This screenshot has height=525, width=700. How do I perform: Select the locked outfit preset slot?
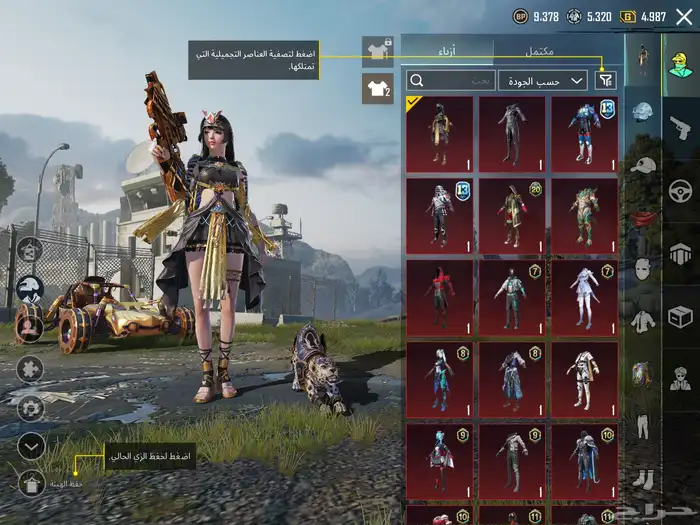coord(377,49)
